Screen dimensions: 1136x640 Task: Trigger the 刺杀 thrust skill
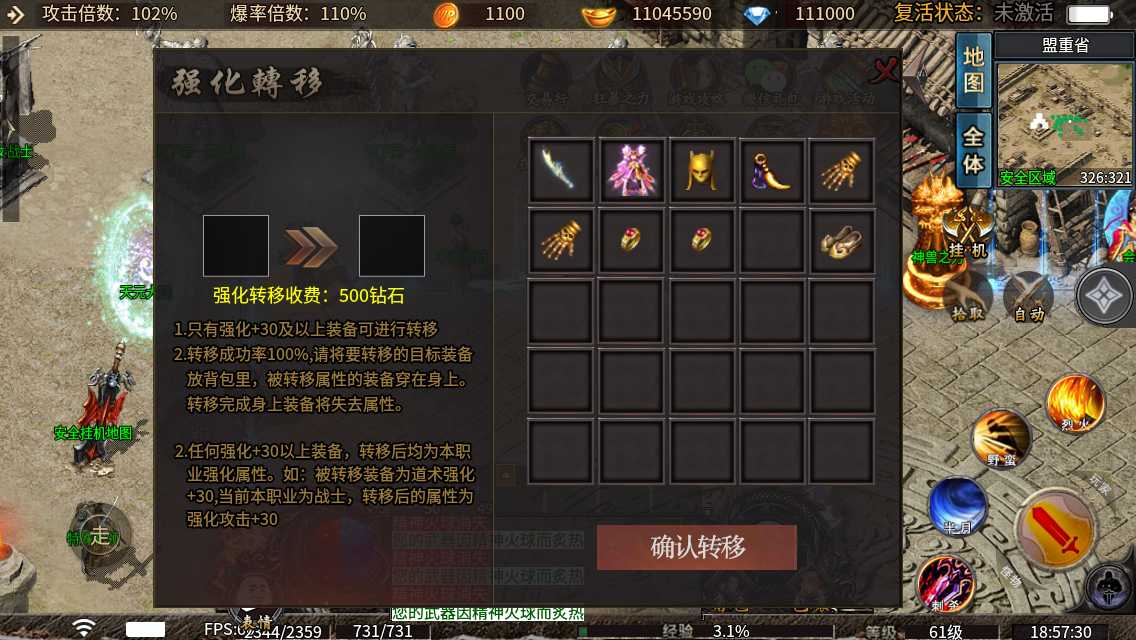click(x=946, y=582)
